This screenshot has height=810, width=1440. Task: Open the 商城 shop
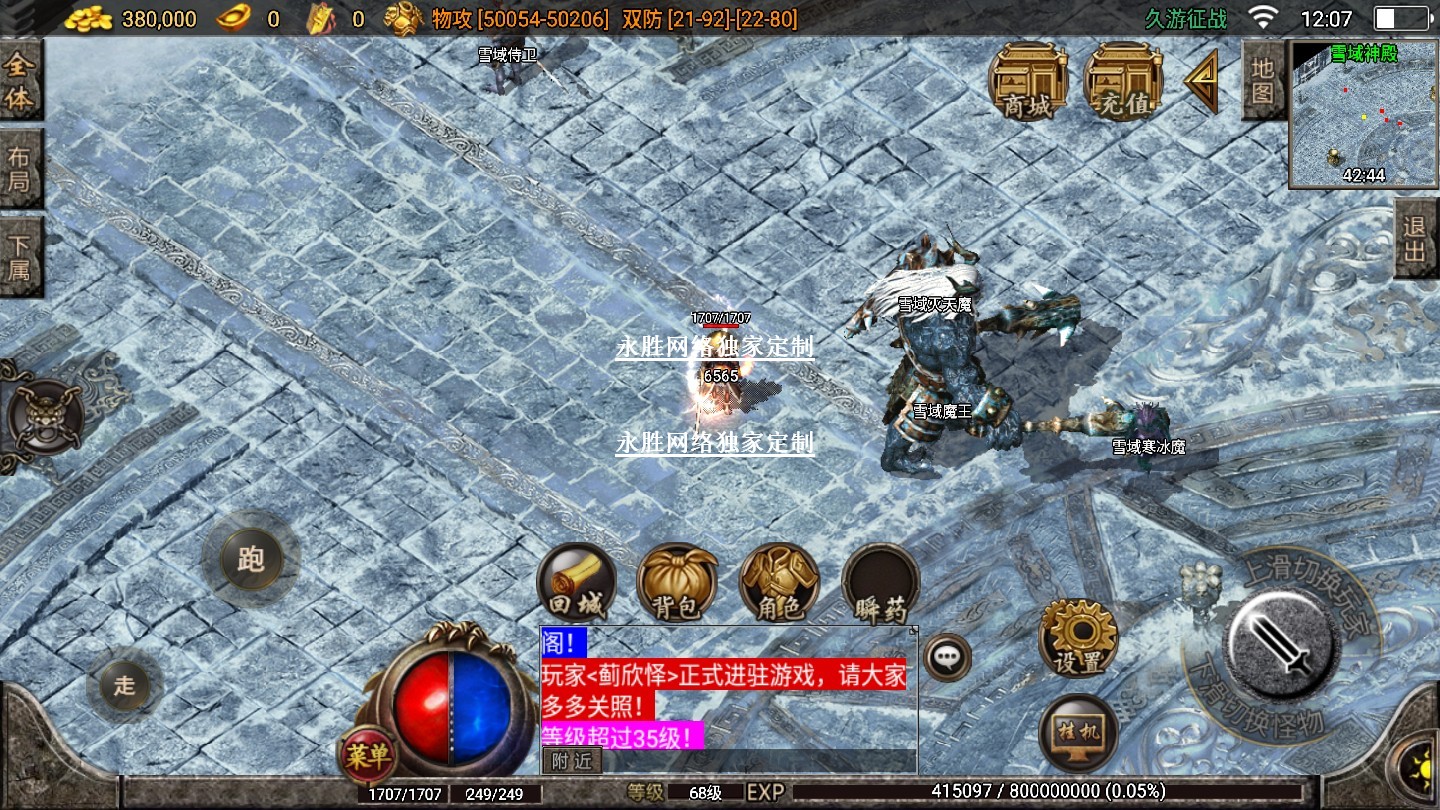(1028, 81)
